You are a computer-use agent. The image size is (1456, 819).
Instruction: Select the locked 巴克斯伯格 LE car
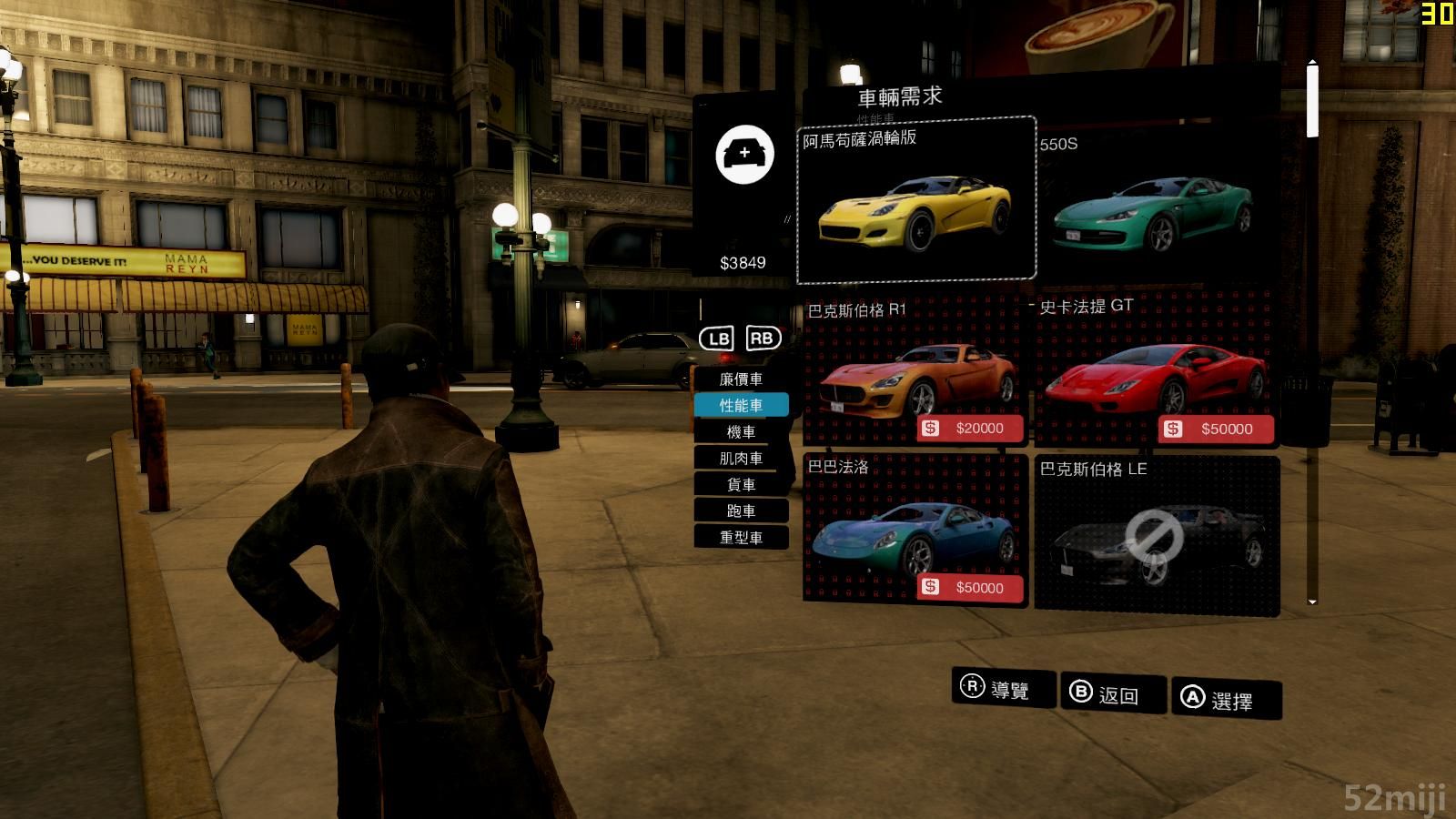pos(1157,535)
